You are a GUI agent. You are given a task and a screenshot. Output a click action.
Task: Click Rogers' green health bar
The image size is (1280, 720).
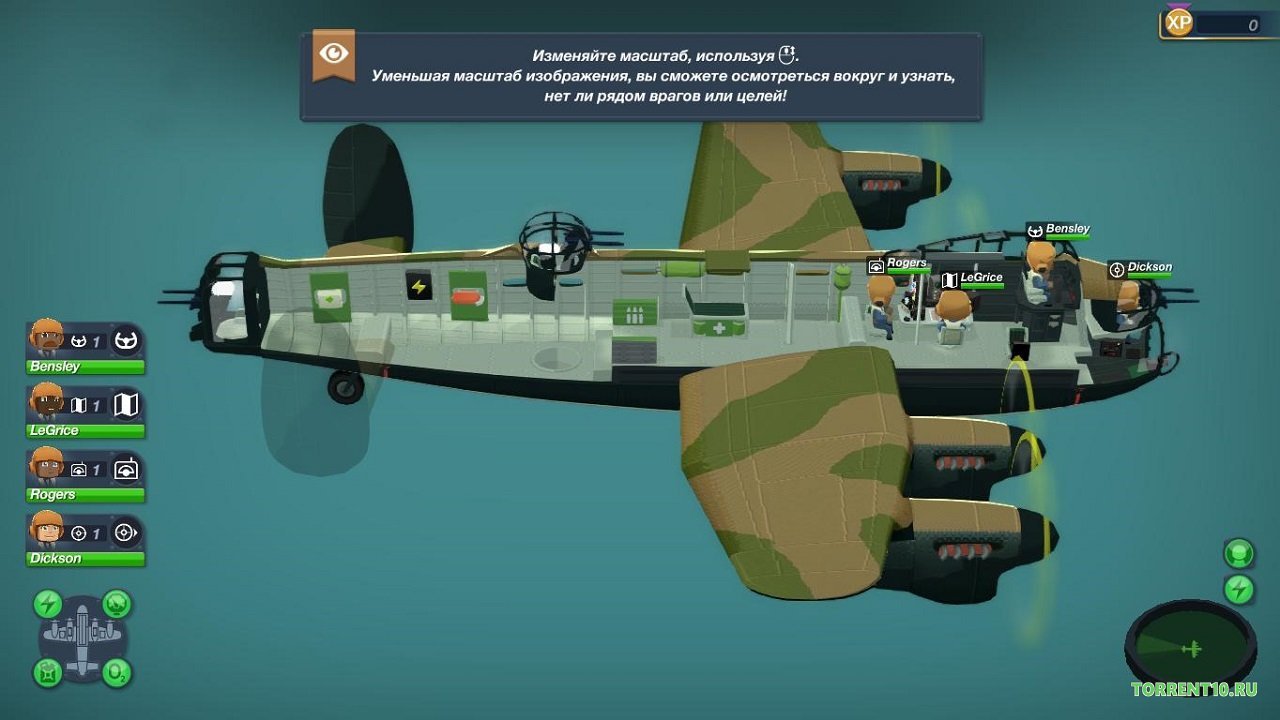[x=85, y=495]
